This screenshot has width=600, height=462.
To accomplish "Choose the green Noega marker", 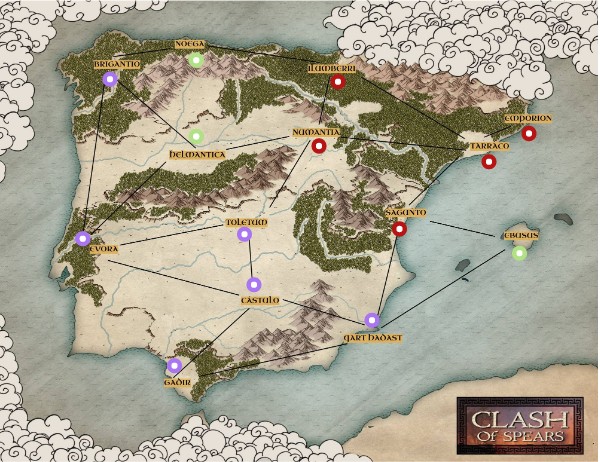I will click(197, 60).
